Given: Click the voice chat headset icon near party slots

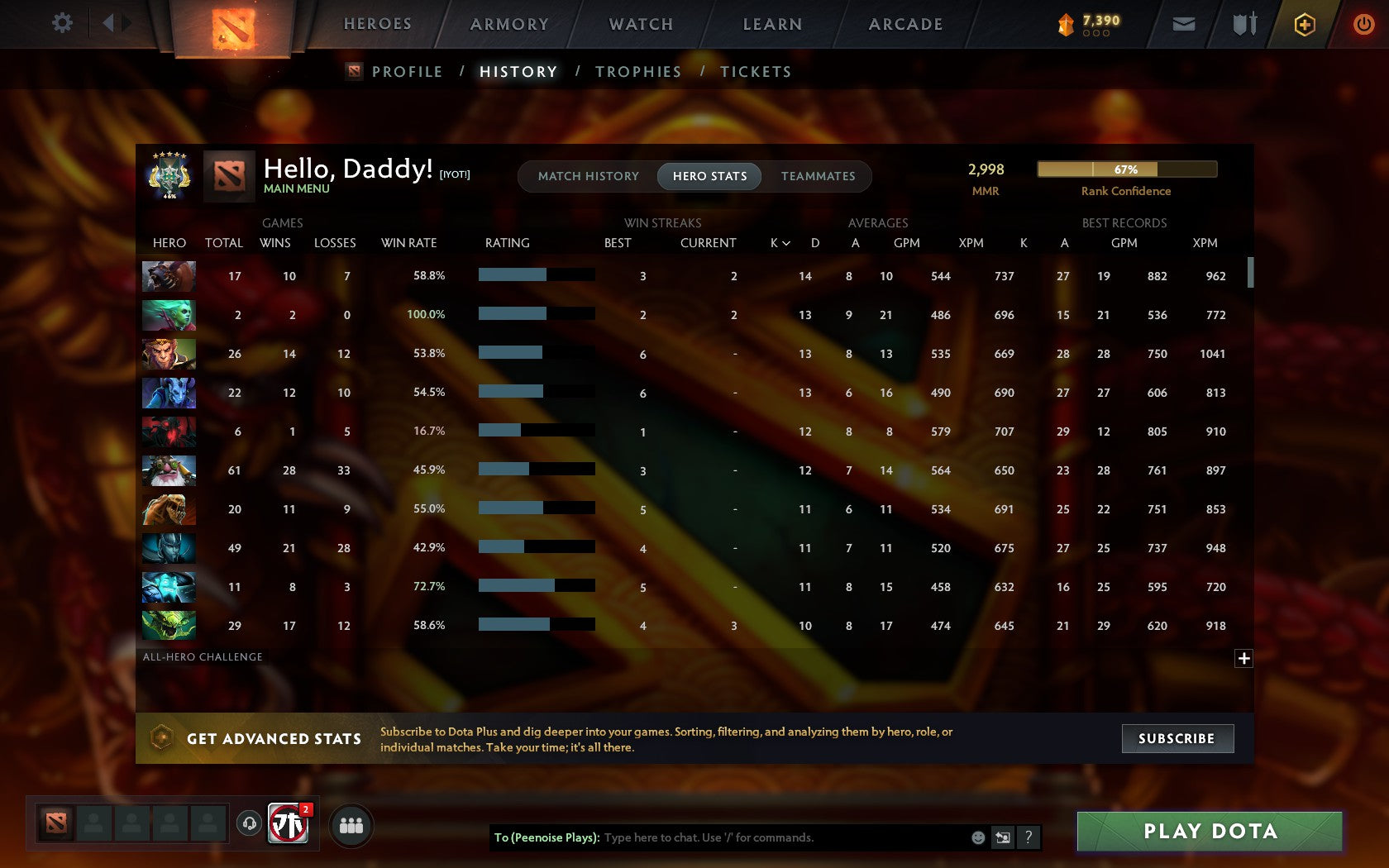Looking at the screenshot, I should (248, 825).
